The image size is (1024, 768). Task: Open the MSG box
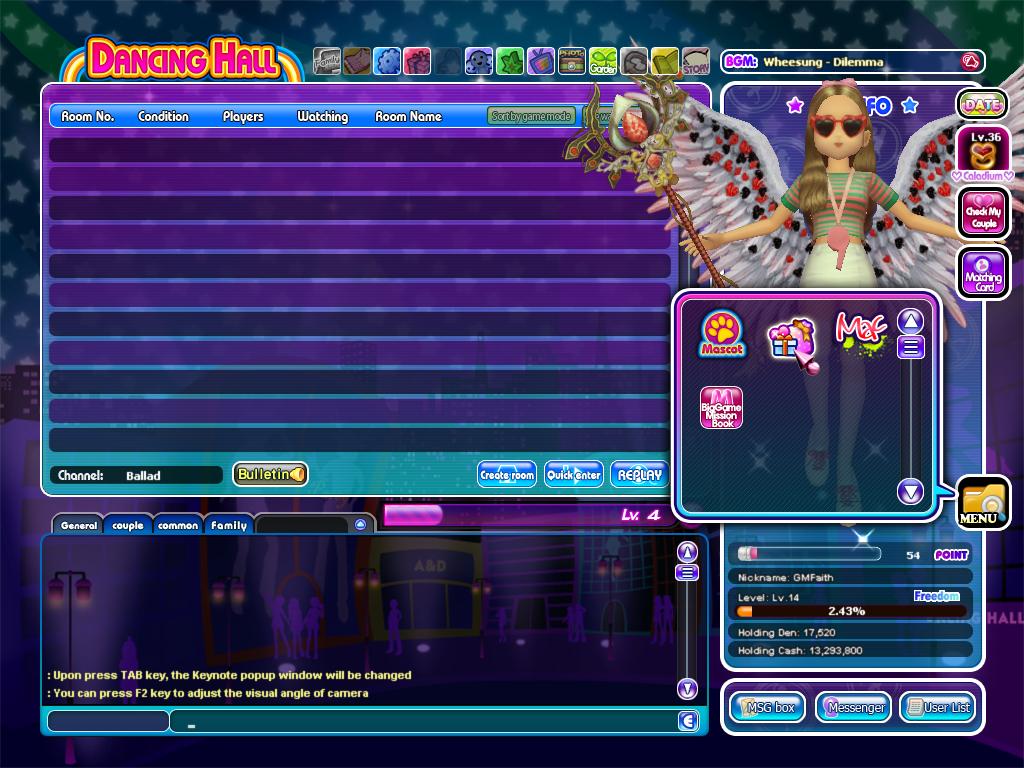point(768,707)
